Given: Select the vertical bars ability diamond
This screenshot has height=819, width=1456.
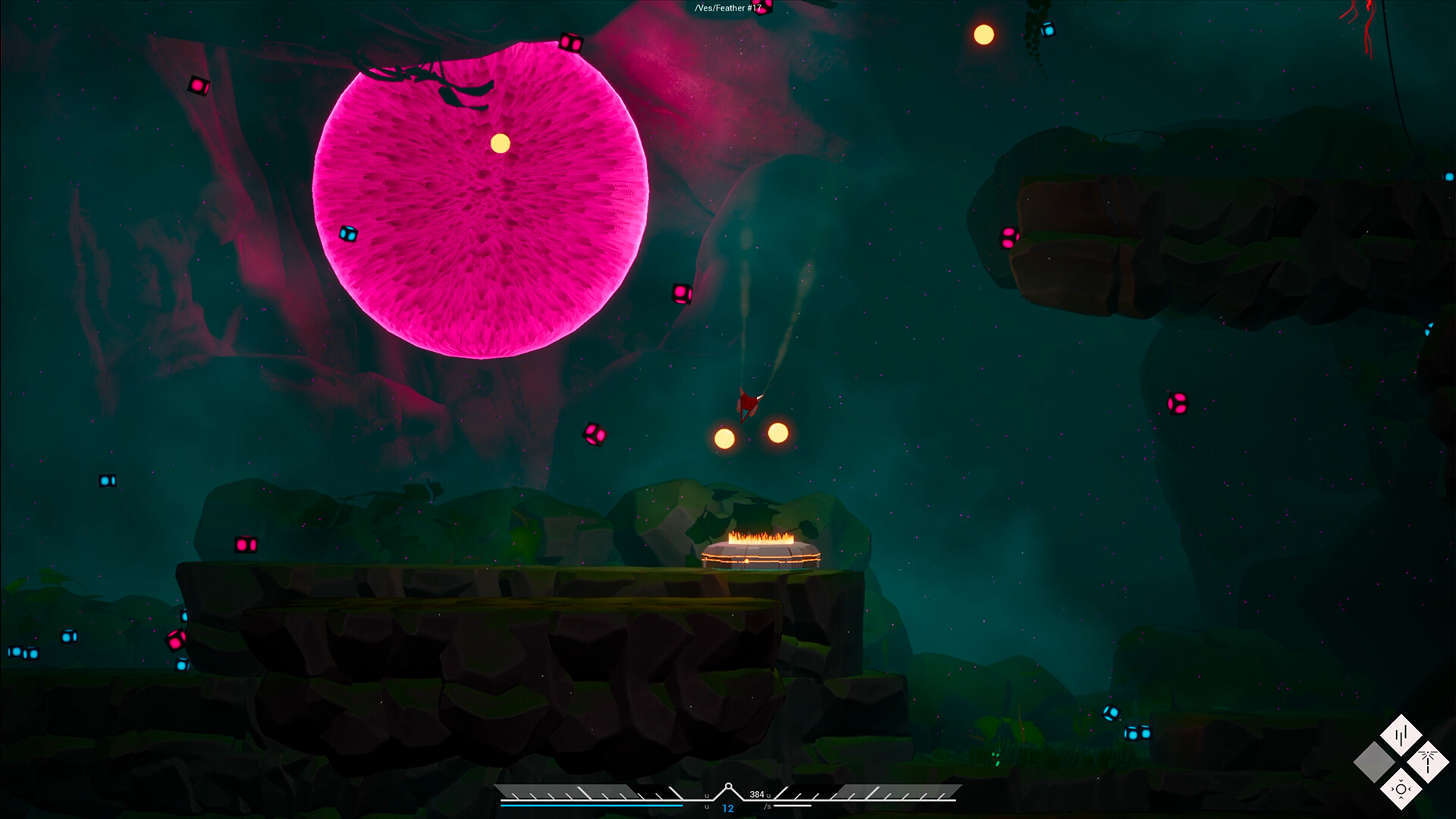Looking at the screenshot, I should [x=1401, y=735].
